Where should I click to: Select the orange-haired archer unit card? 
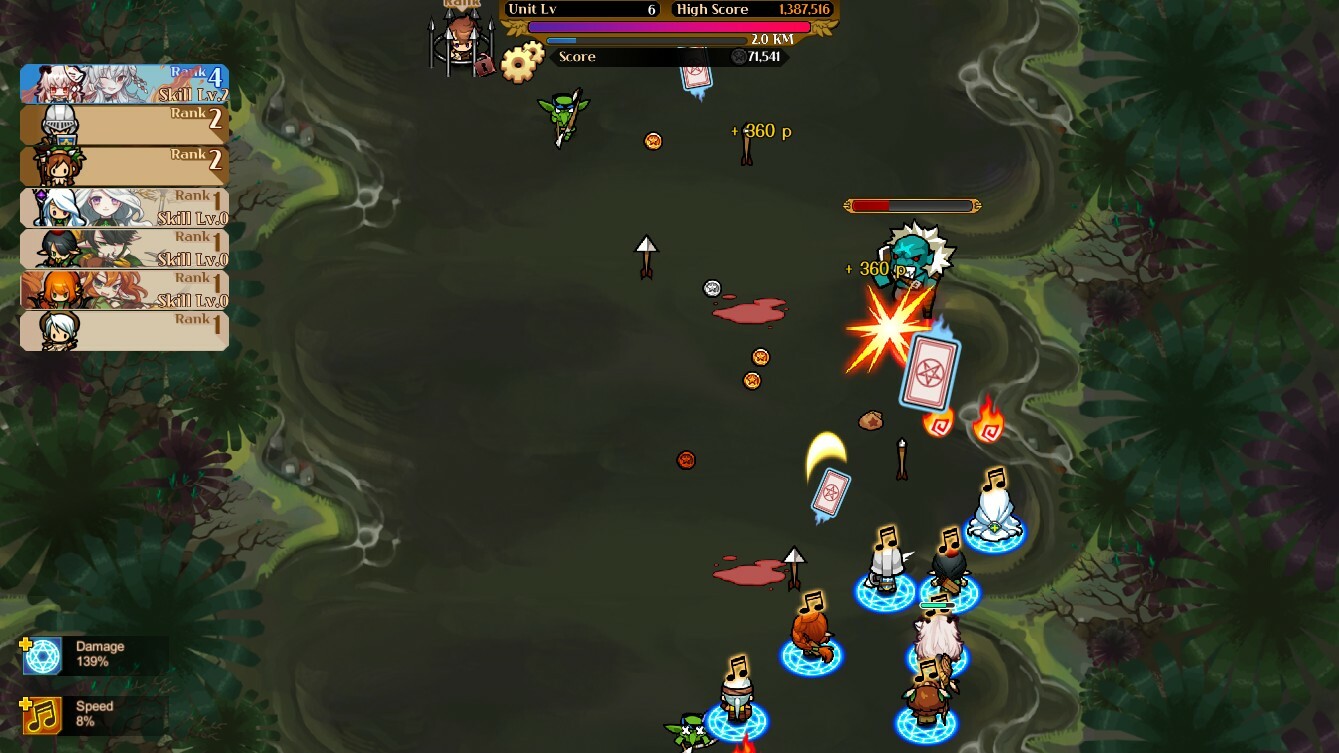click(124, 289)
